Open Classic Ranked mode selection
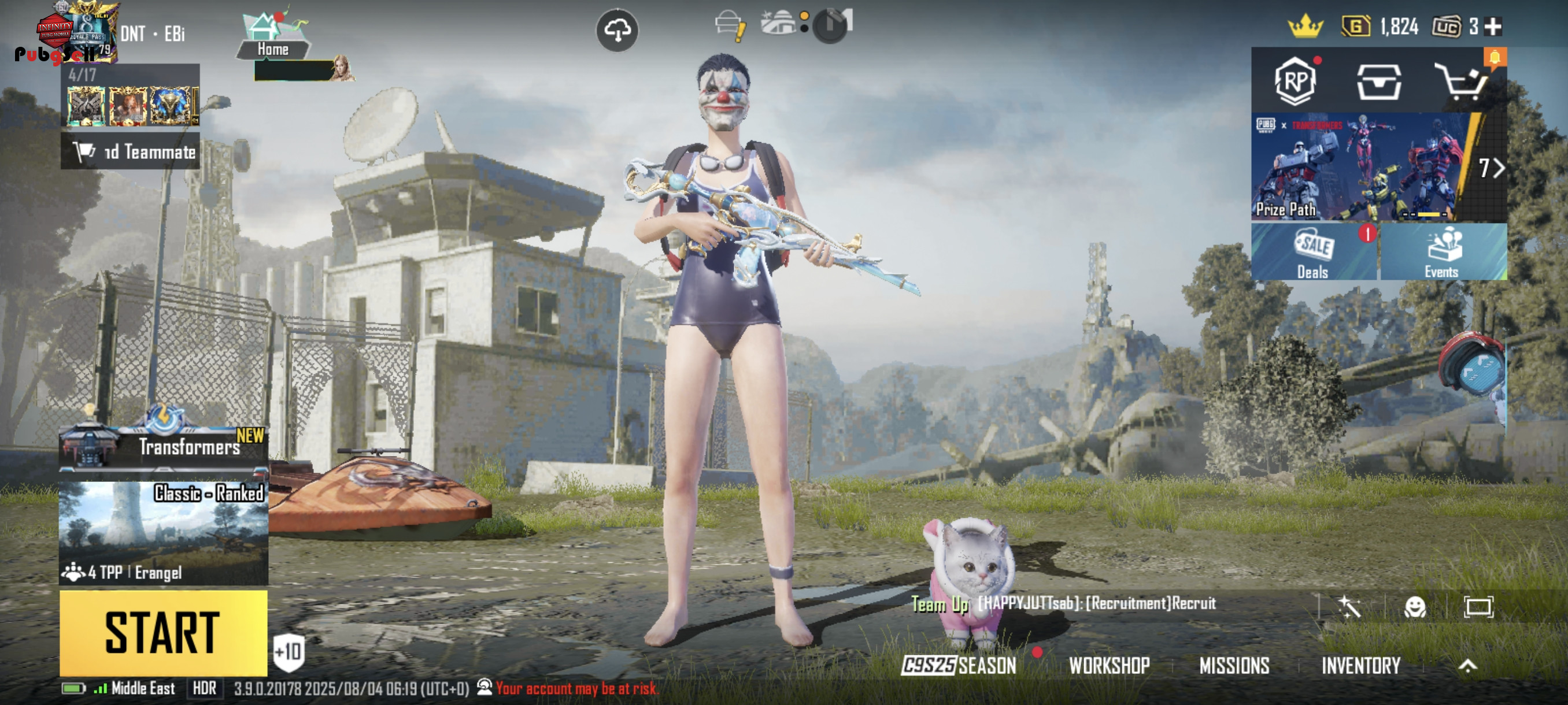Image resolution: width=1568 pixels, height=705 pixels. point(163,532)
